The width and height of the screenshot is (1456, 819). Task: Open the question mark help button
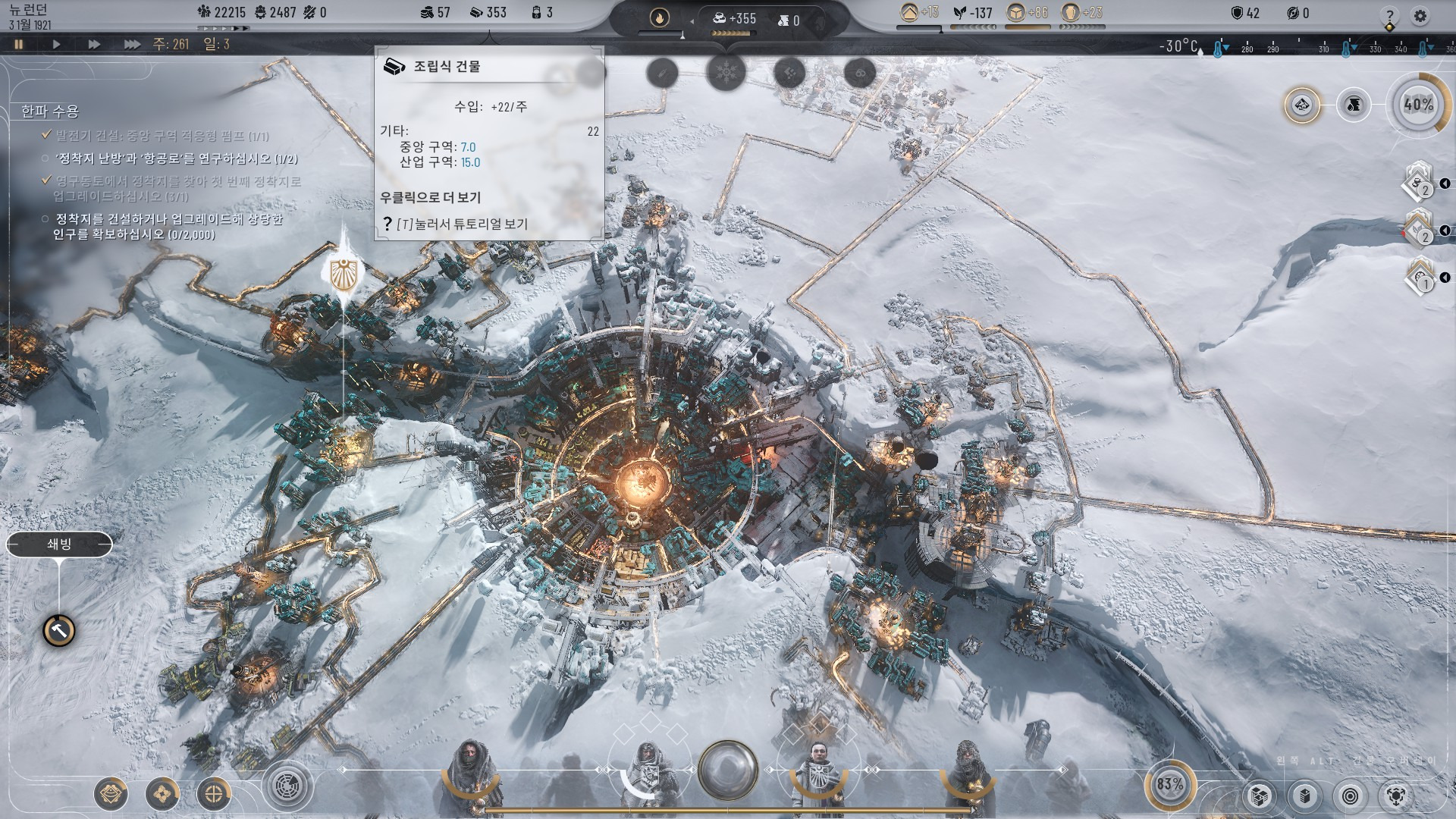(1389, 16)
